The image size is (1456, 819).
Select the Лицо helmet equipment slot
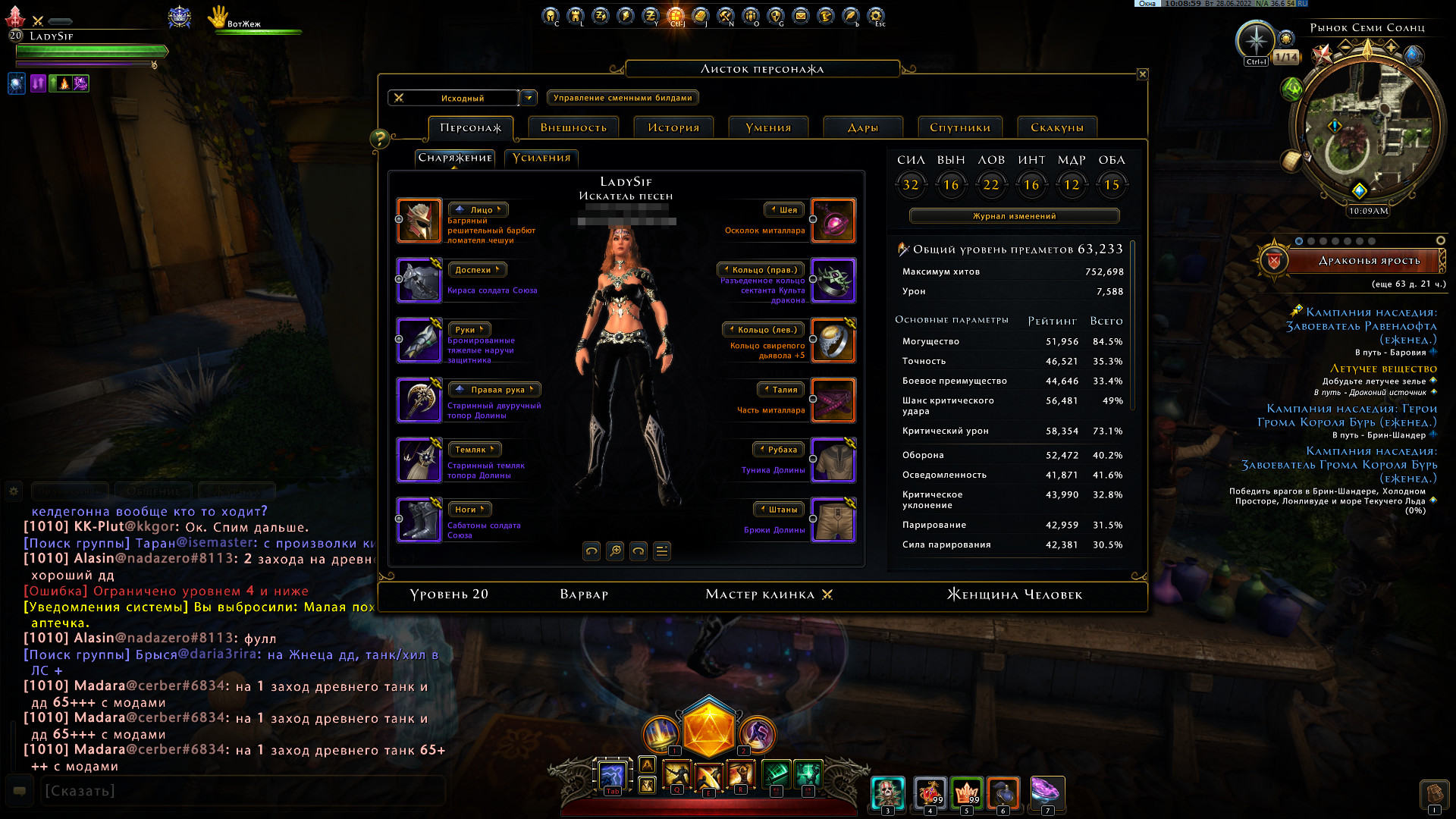pos(419,221)
